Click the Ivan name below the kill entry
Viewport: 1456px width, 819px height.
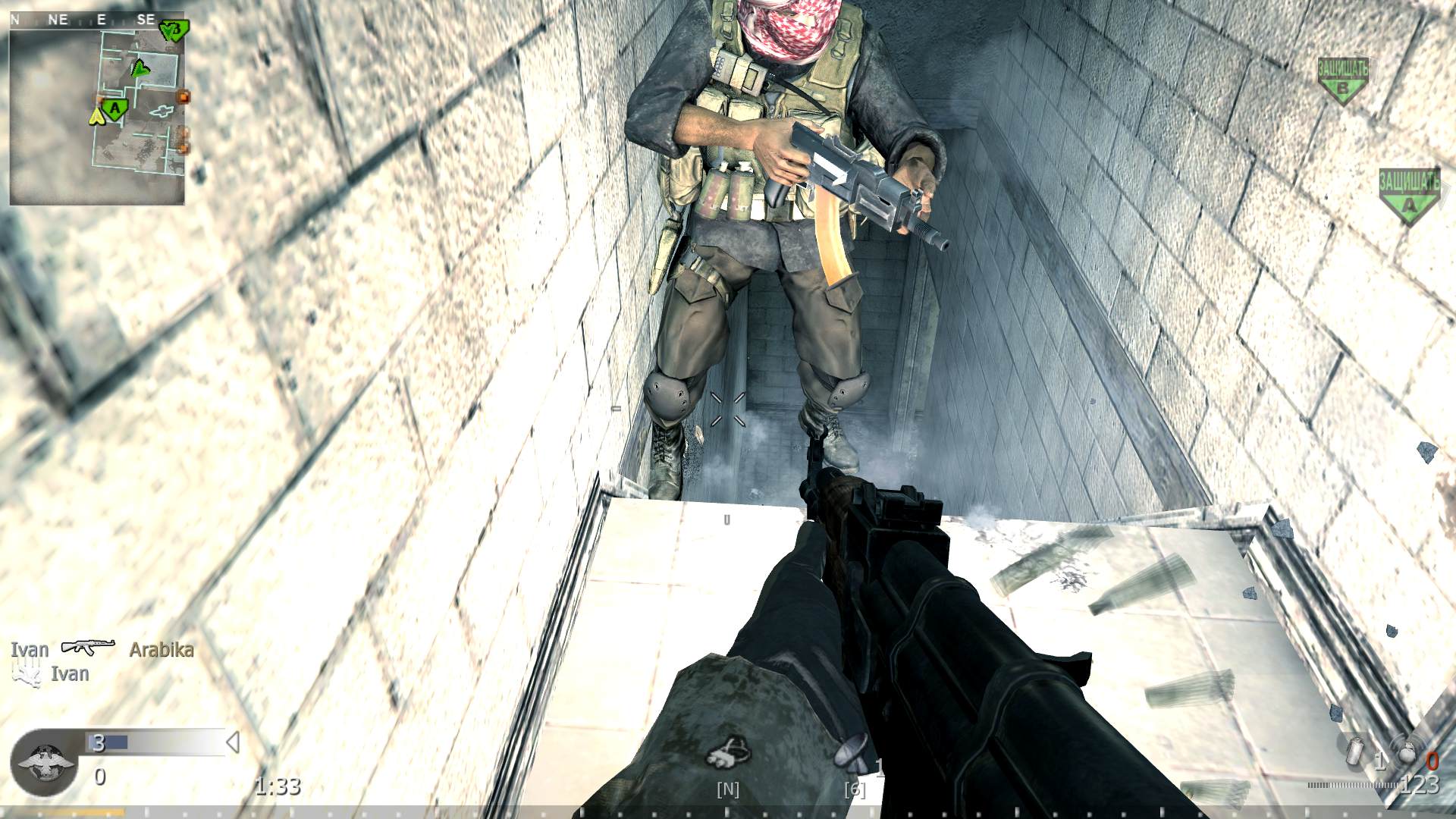pos(70,674)
